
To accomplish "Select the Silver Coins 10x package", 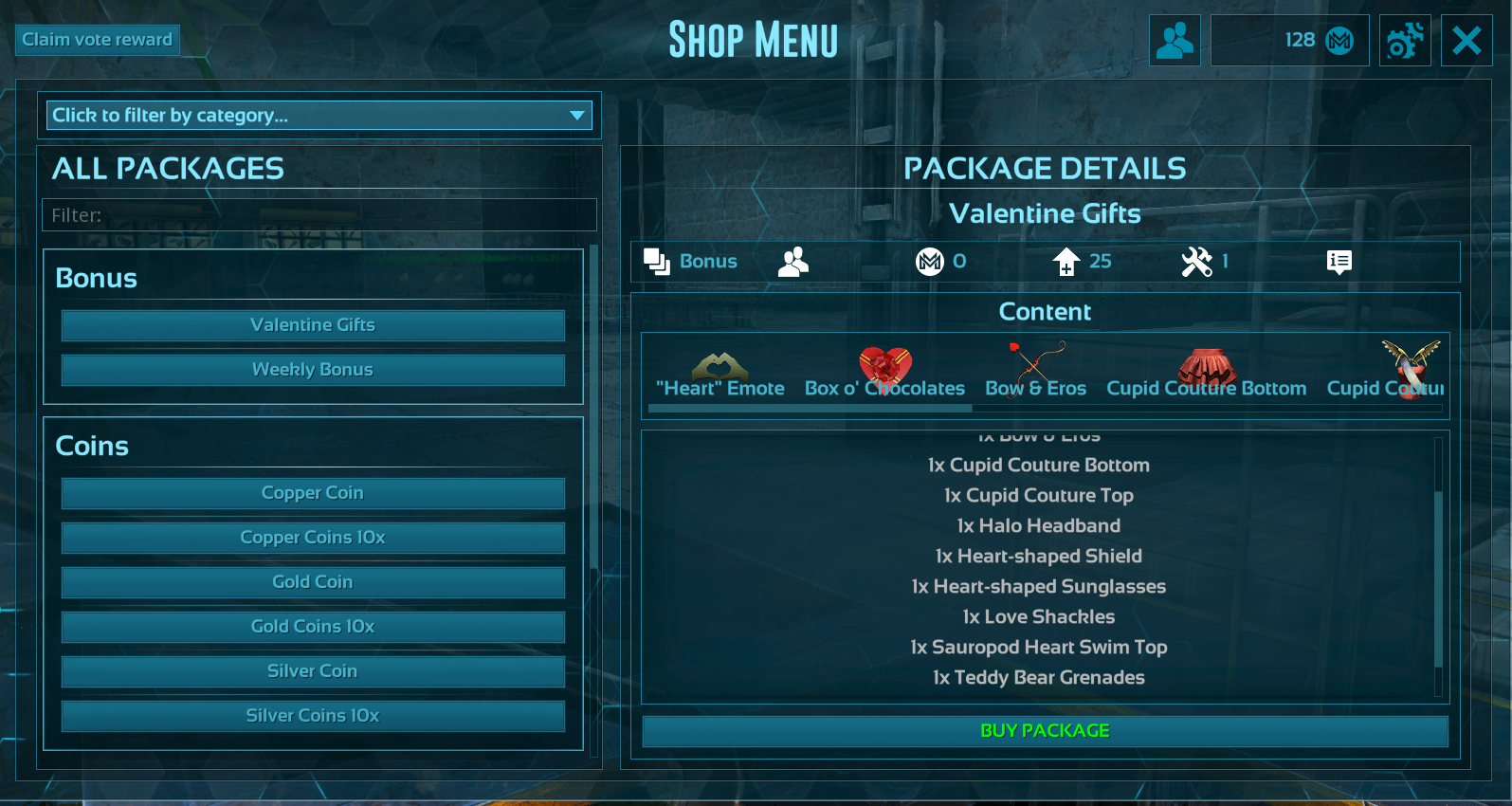I will coord(313,716).
